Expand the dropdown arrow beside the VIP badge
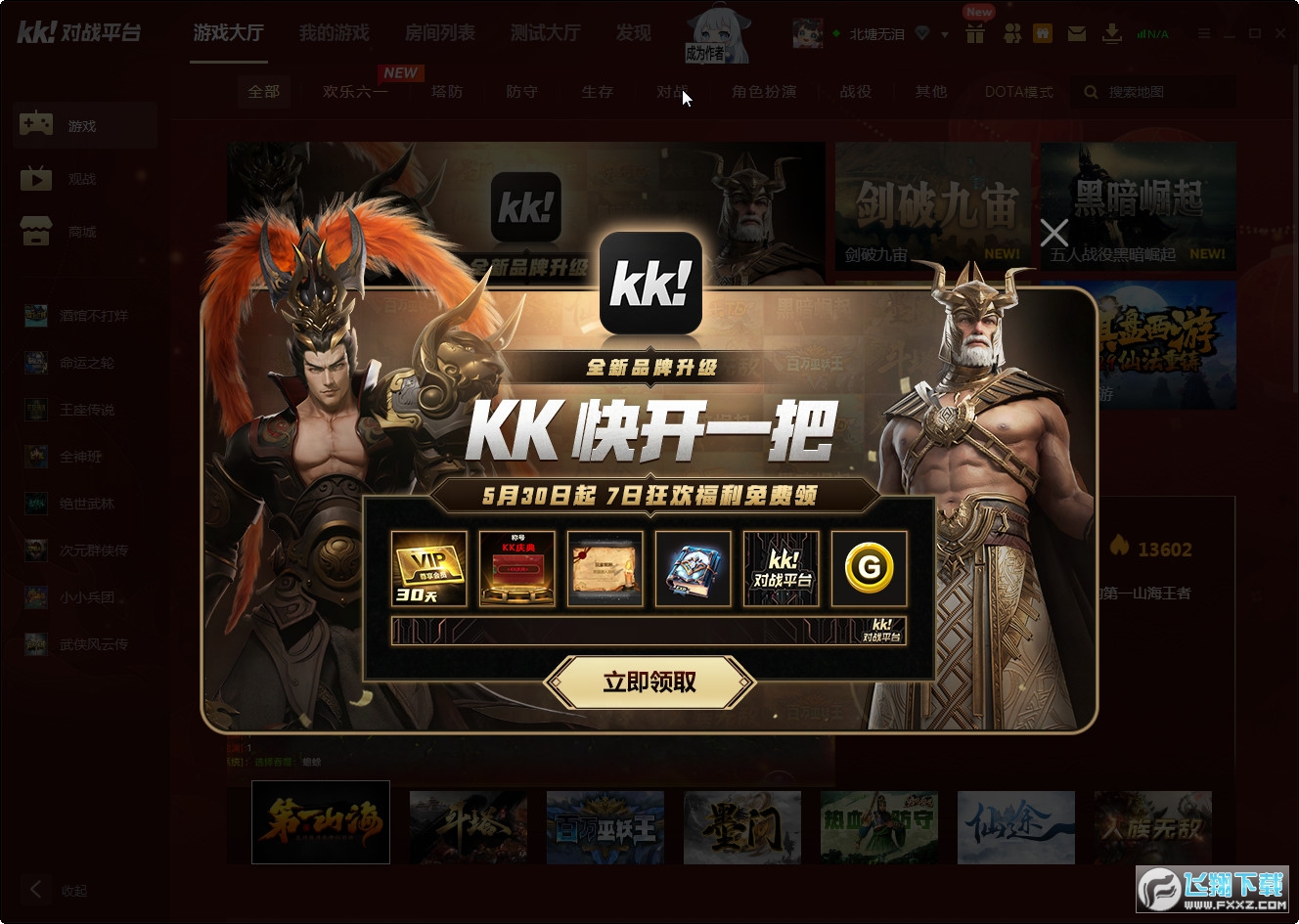1299x924 pixels. click(942, 32)
